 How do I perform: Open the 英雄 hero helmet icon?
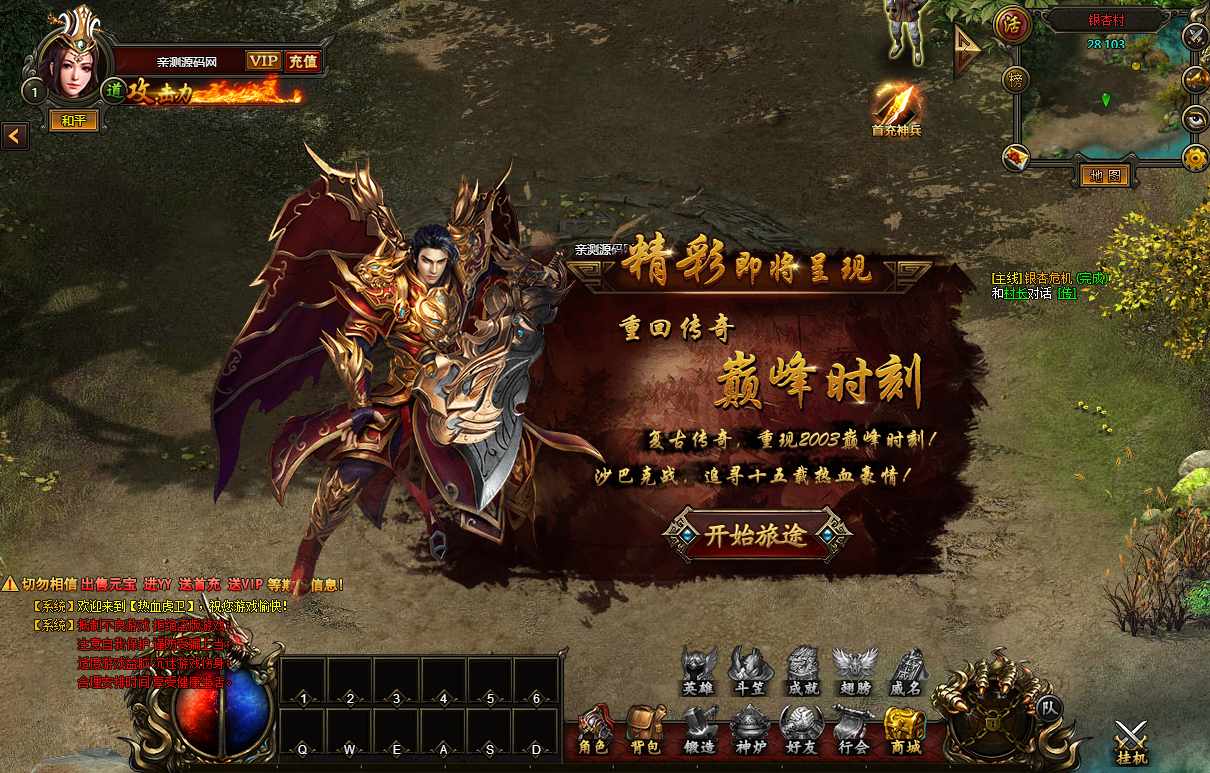pos(698,670)
